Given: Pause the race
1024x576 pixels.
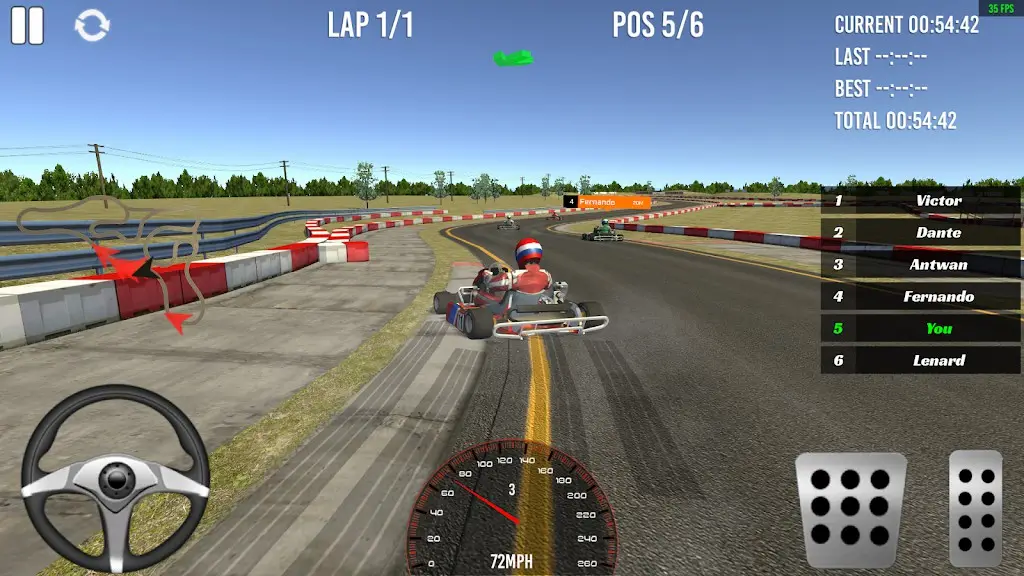Looking at the screenshot, I should (27, 25).
